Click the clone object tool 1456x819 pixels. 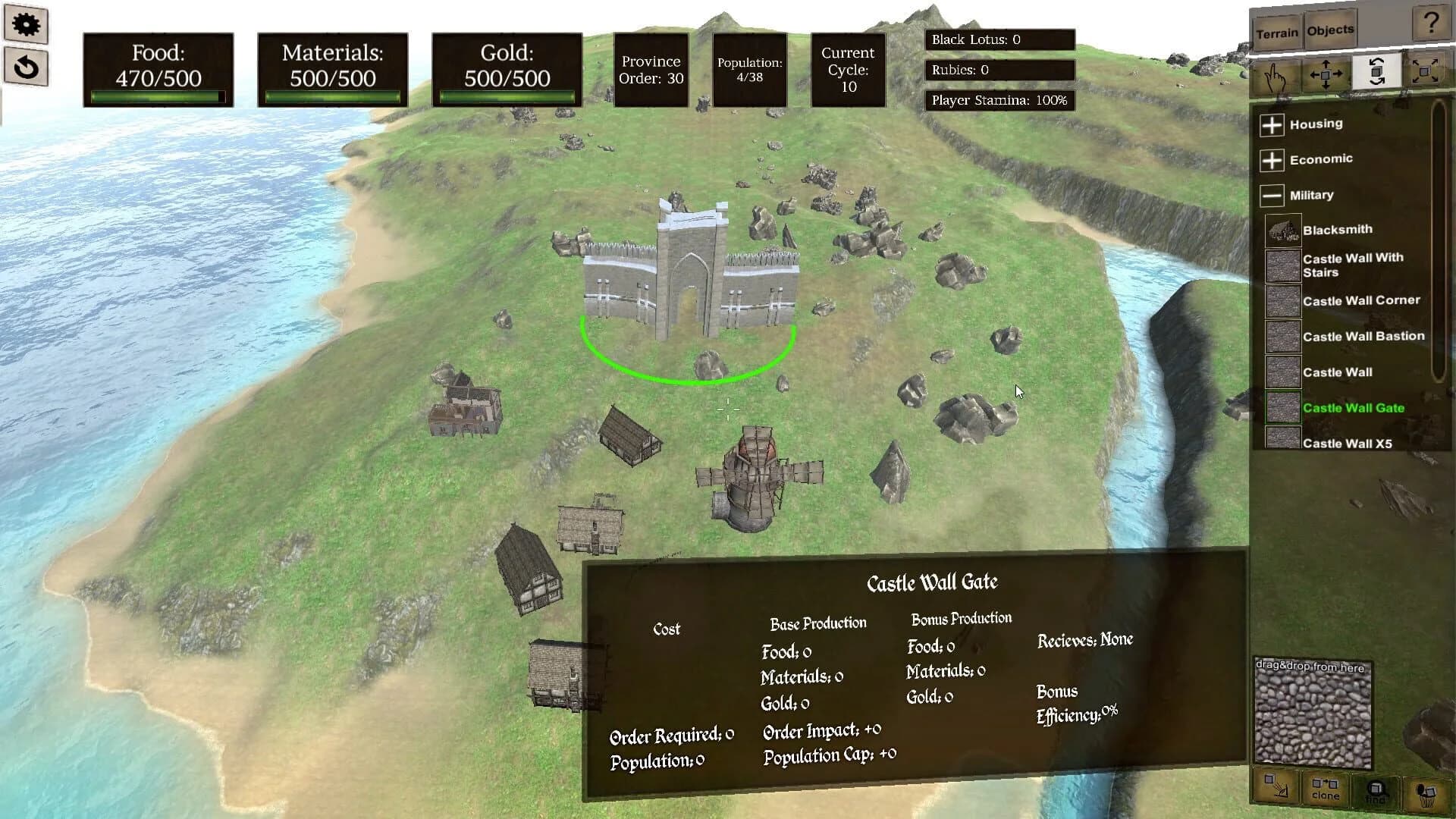pos(1324,787)
